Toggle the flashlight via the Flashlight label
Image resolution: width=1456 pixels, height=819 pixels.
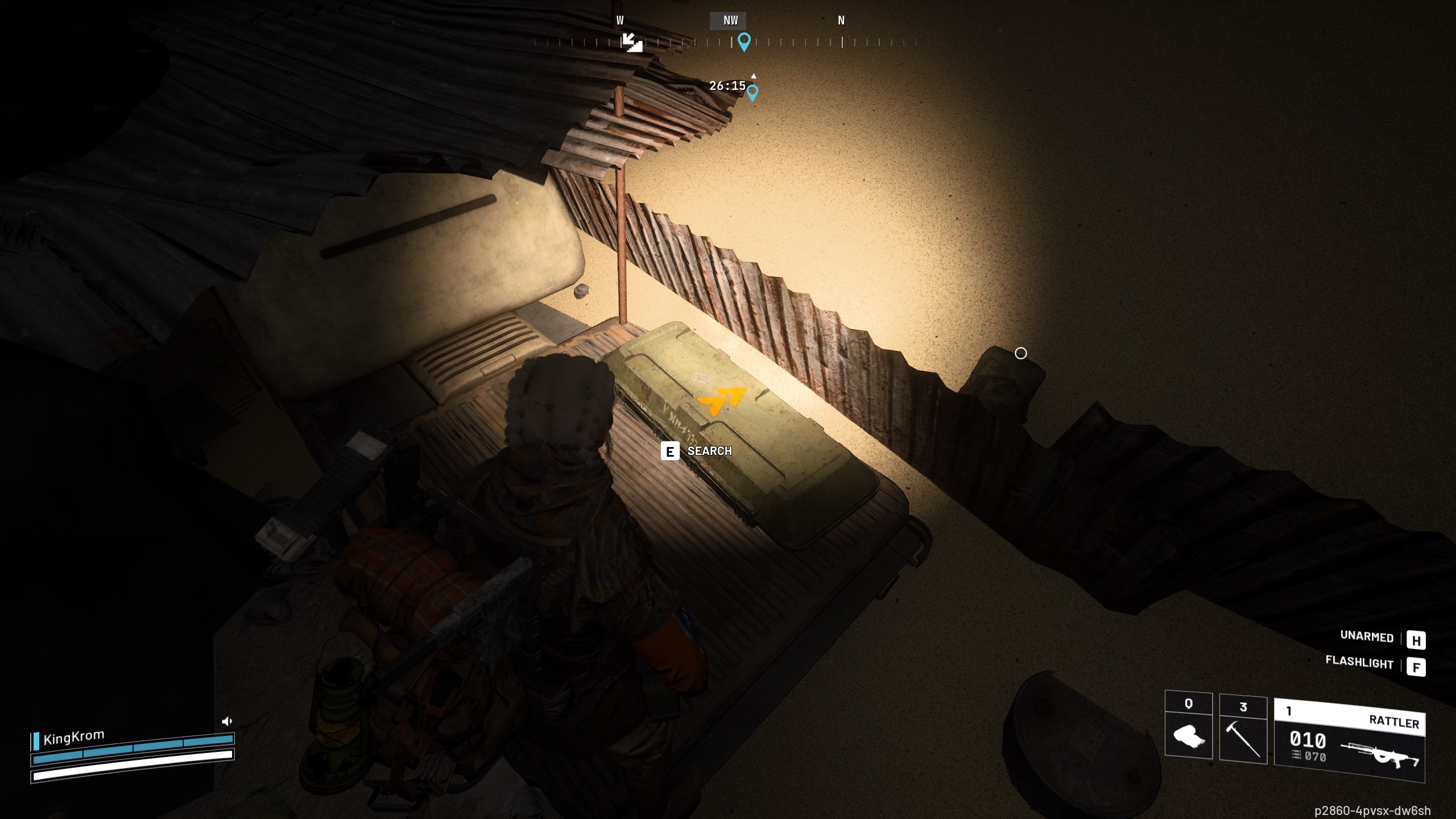[1359, 664]
